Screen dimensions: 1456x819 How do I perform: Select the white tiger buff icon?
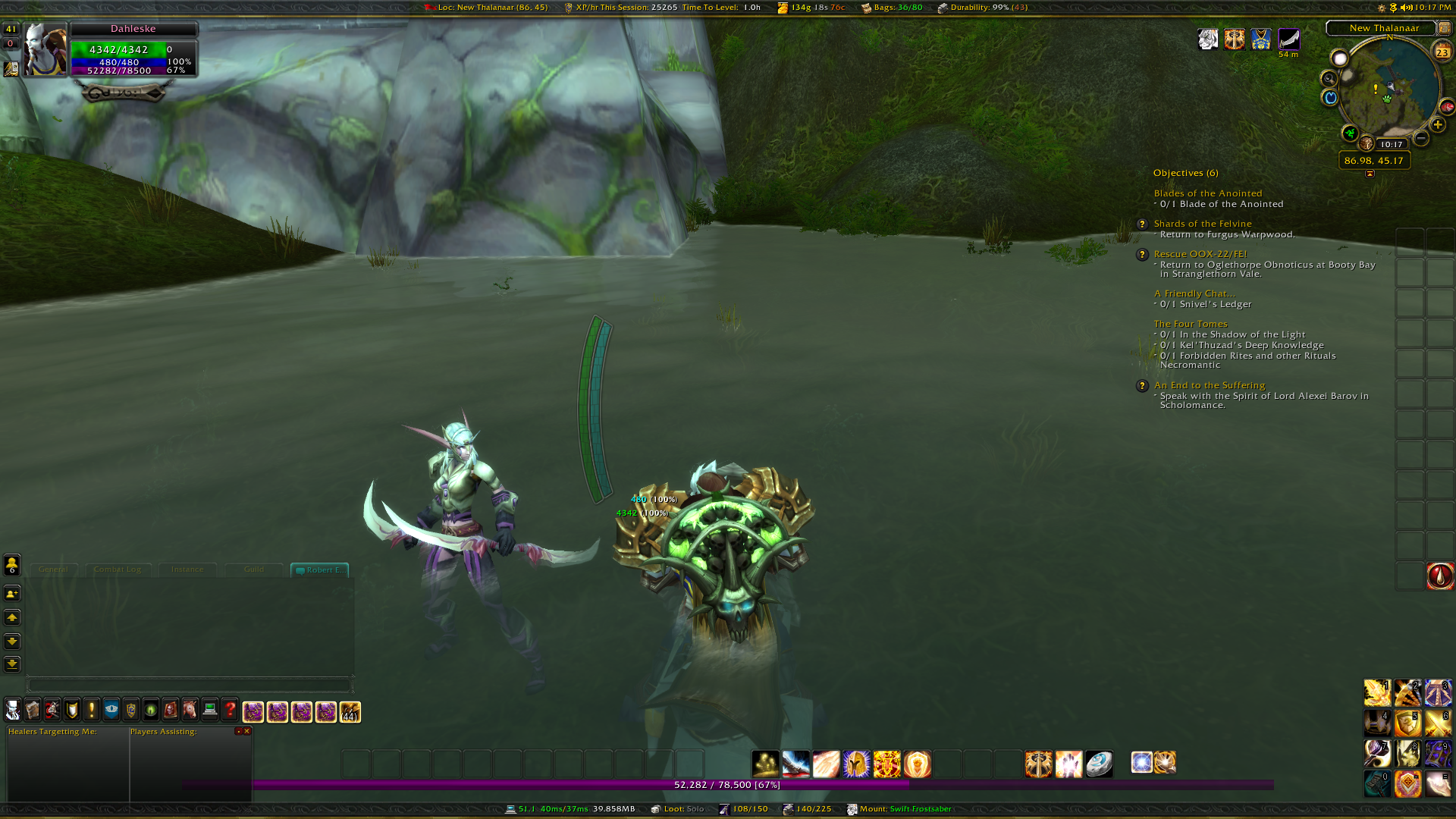[x=1208, y=39]
